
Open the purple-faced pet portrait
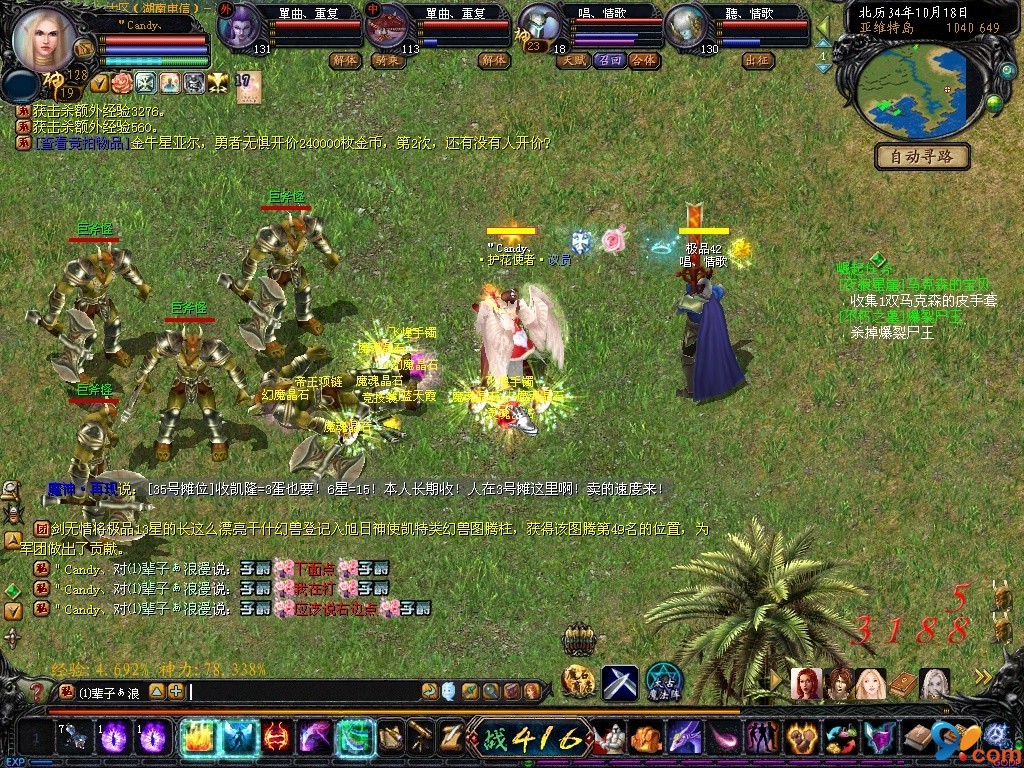(237, 26)
